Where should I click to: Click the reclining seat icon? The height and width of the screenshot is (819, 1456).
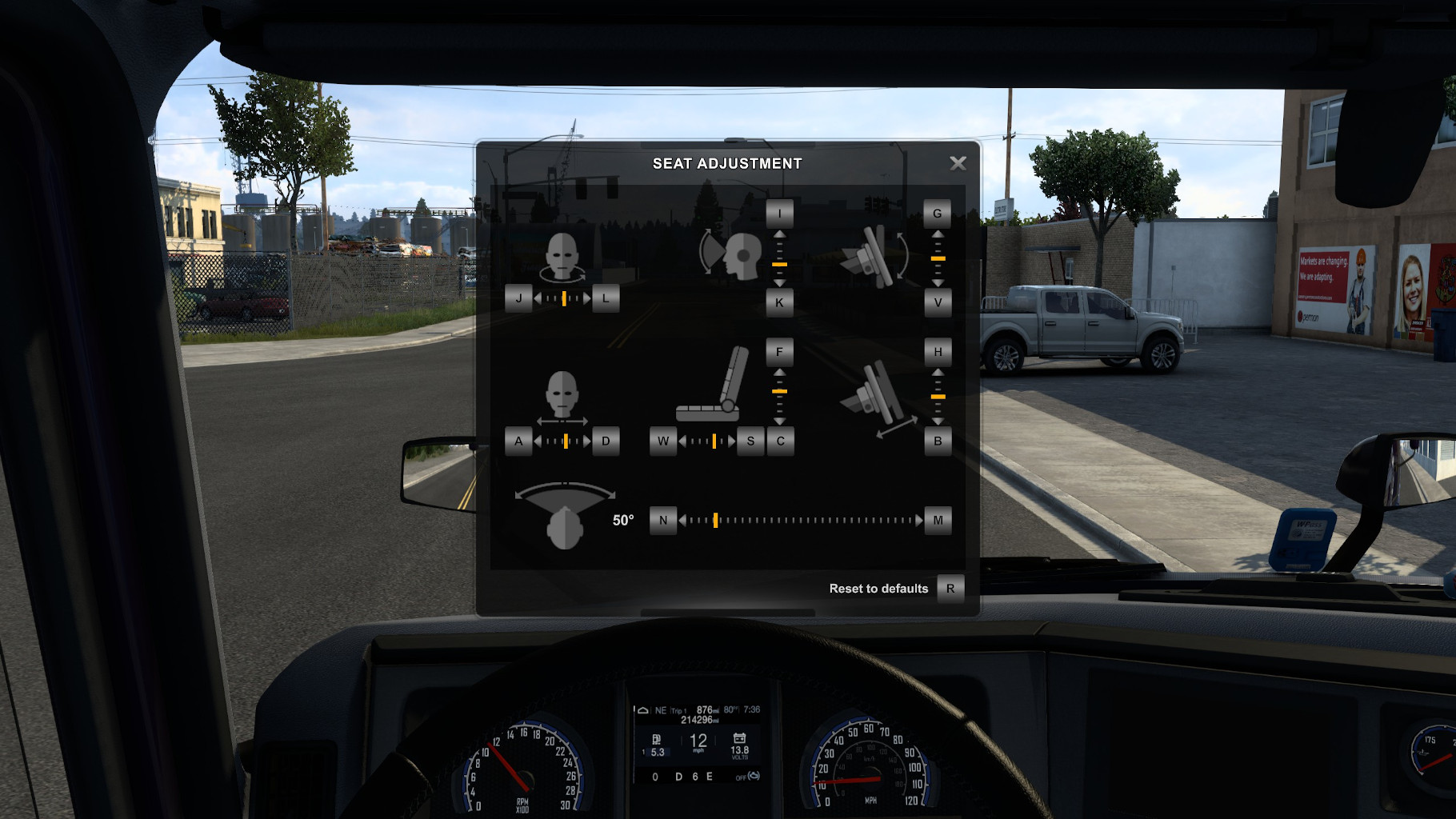[708, 392]
